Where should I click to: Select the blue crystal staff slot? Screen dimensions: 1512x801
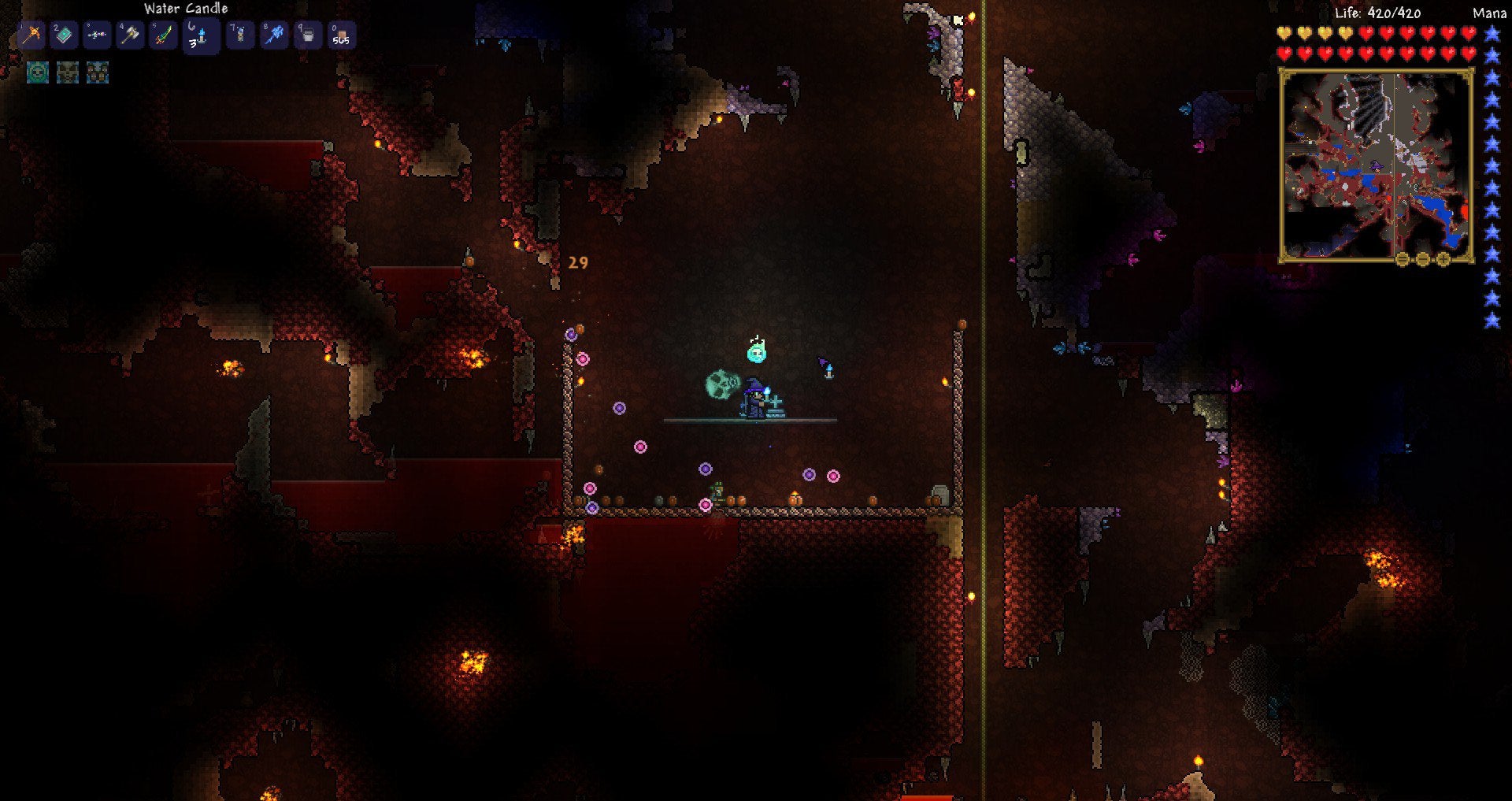[274, 35]
